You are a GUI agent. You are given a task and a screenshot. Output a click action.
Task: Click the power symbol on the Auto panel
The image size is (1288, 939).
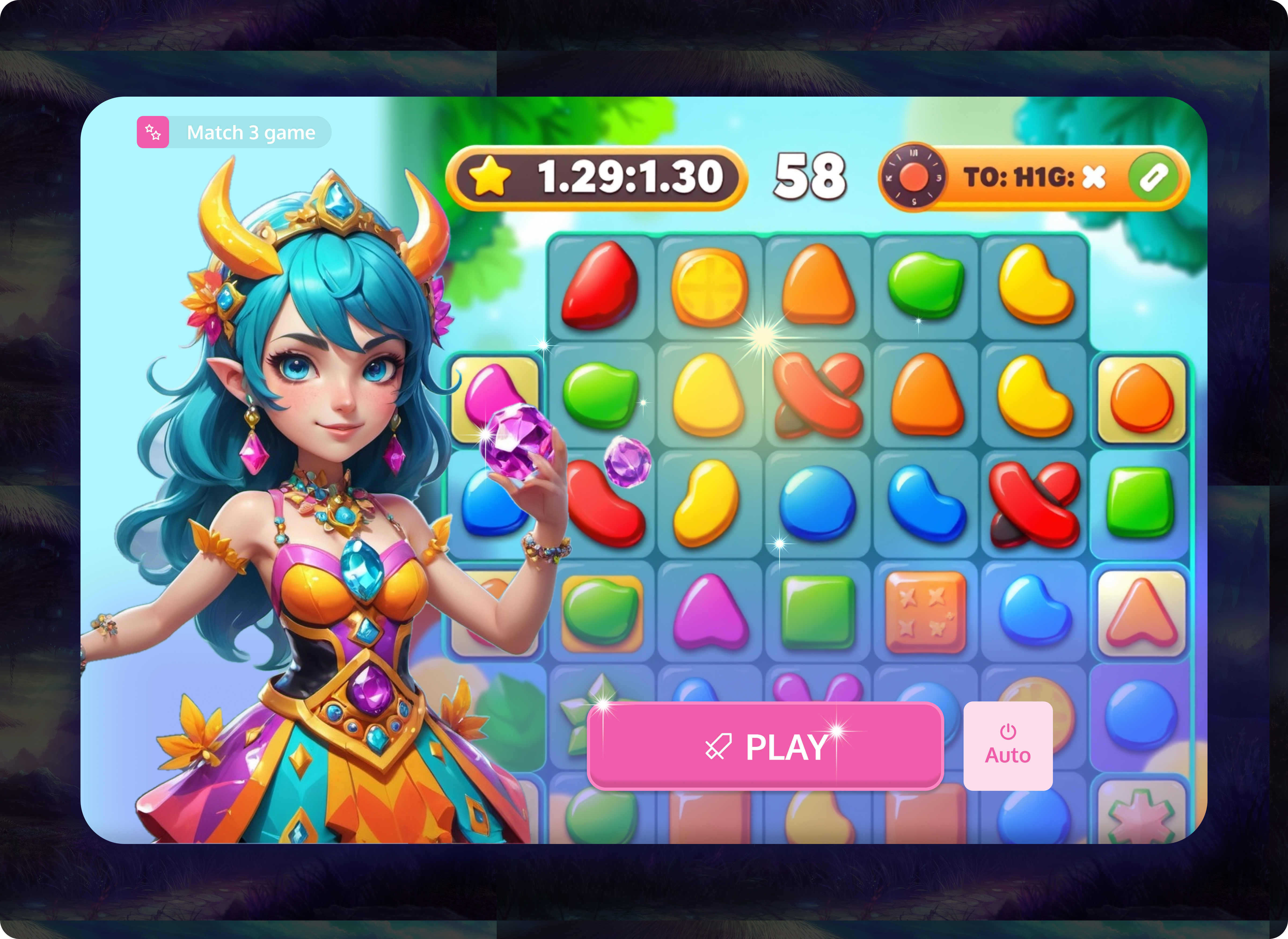[x=1008, y=732]
